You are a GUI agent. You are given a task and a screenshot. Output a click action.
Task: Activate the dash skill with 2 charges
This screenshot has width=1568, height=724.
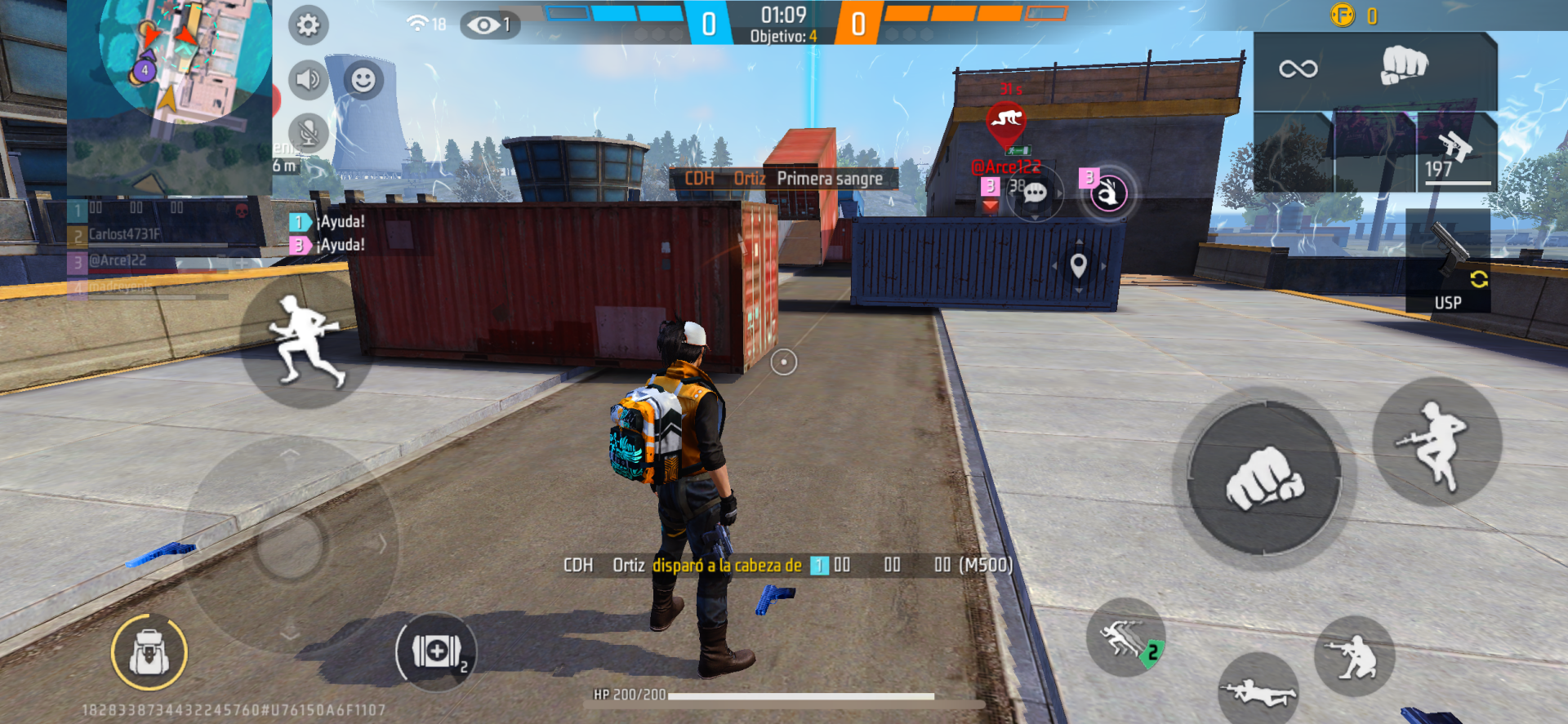point(1126,637)
